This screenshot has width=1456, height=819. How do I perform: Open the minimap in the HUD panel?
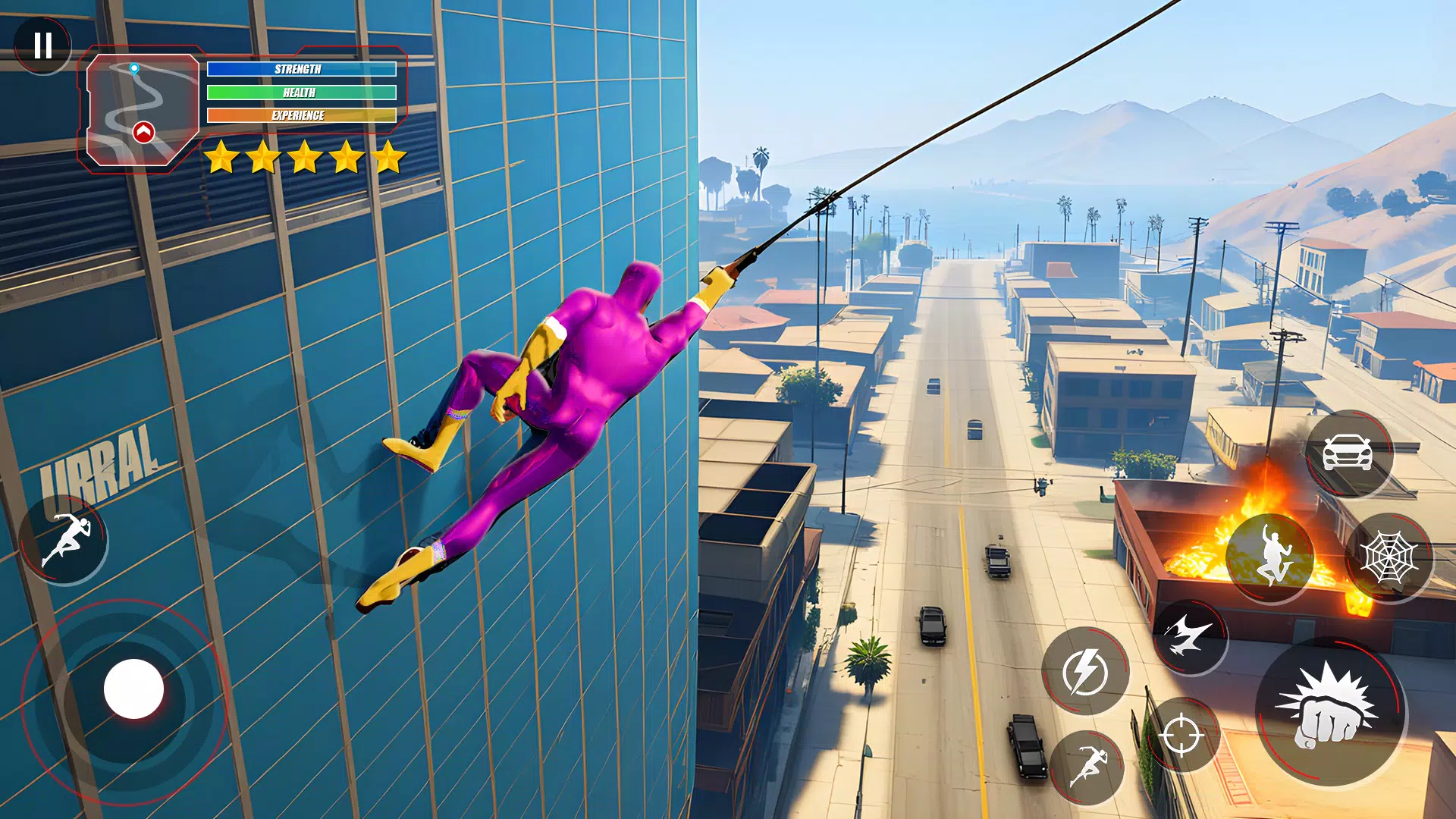(142, 109)
